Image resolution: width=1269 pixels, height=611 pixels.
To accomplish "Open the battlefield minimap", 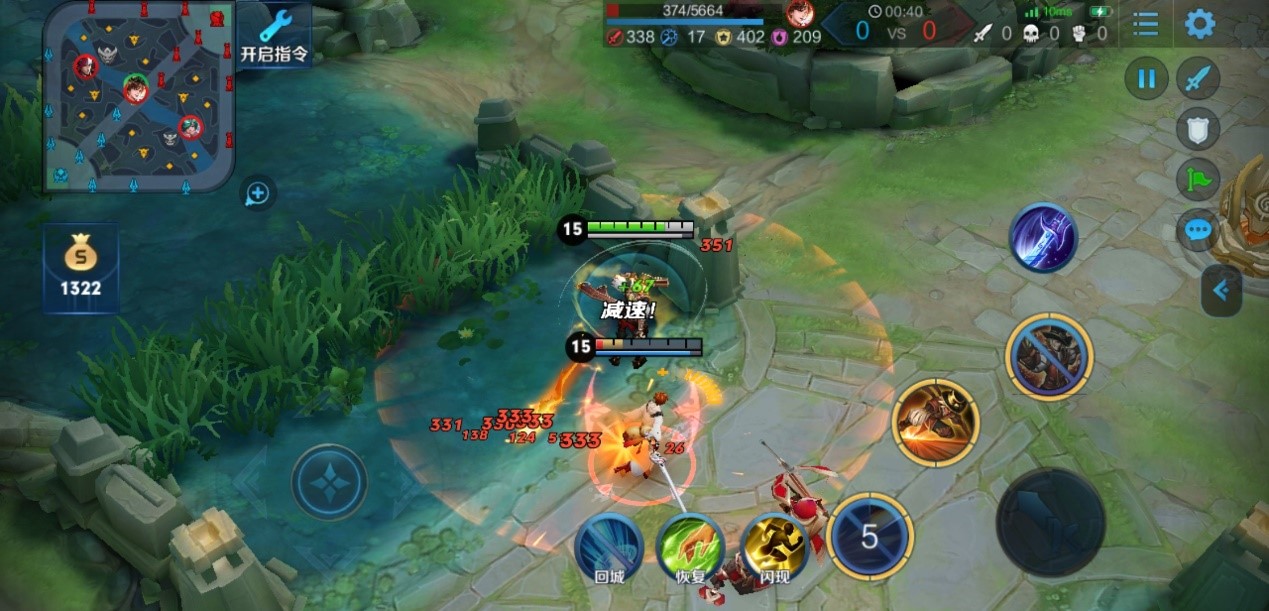I will point(138,96).
